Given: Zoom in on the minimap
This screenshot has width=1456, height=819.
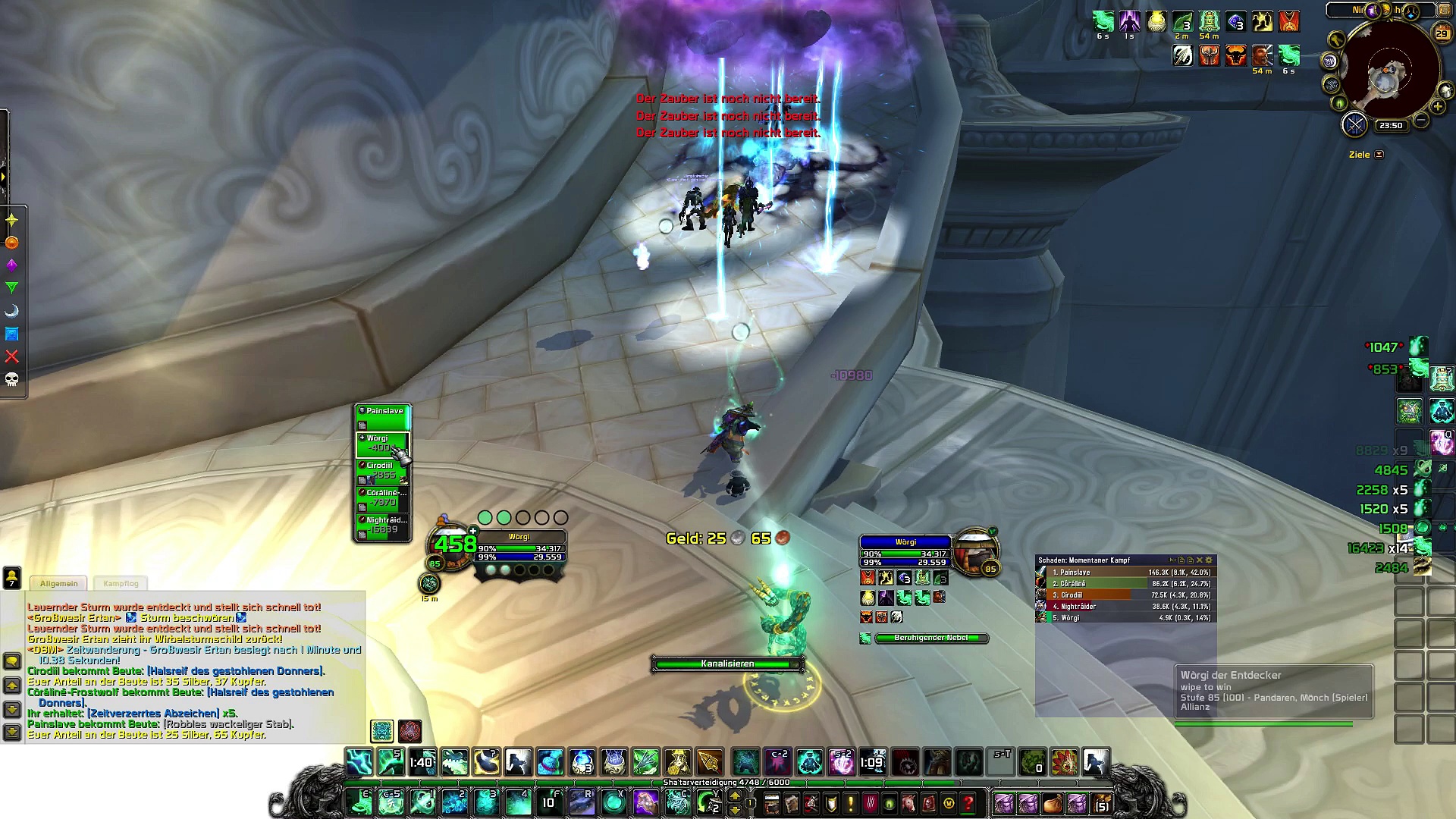Looking at the screenshot, I should 1438,107.
